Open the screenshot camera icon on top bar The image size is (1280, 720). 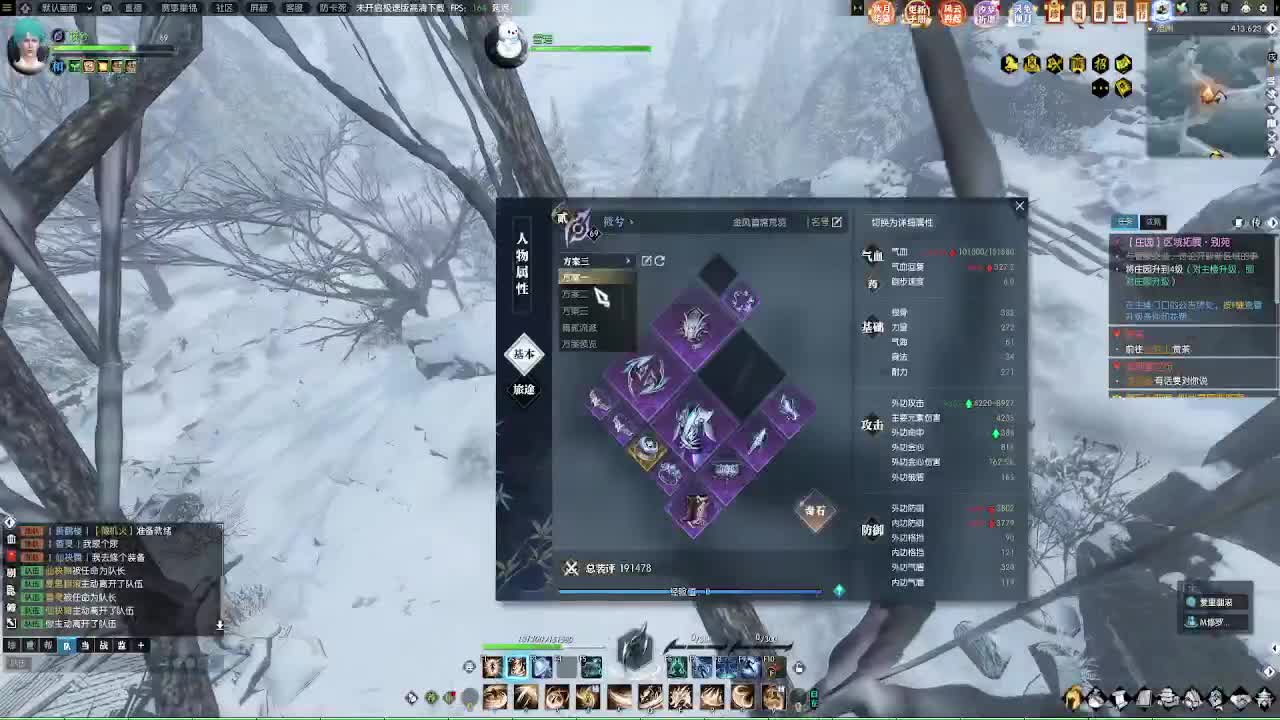click(x=107, y=9)
